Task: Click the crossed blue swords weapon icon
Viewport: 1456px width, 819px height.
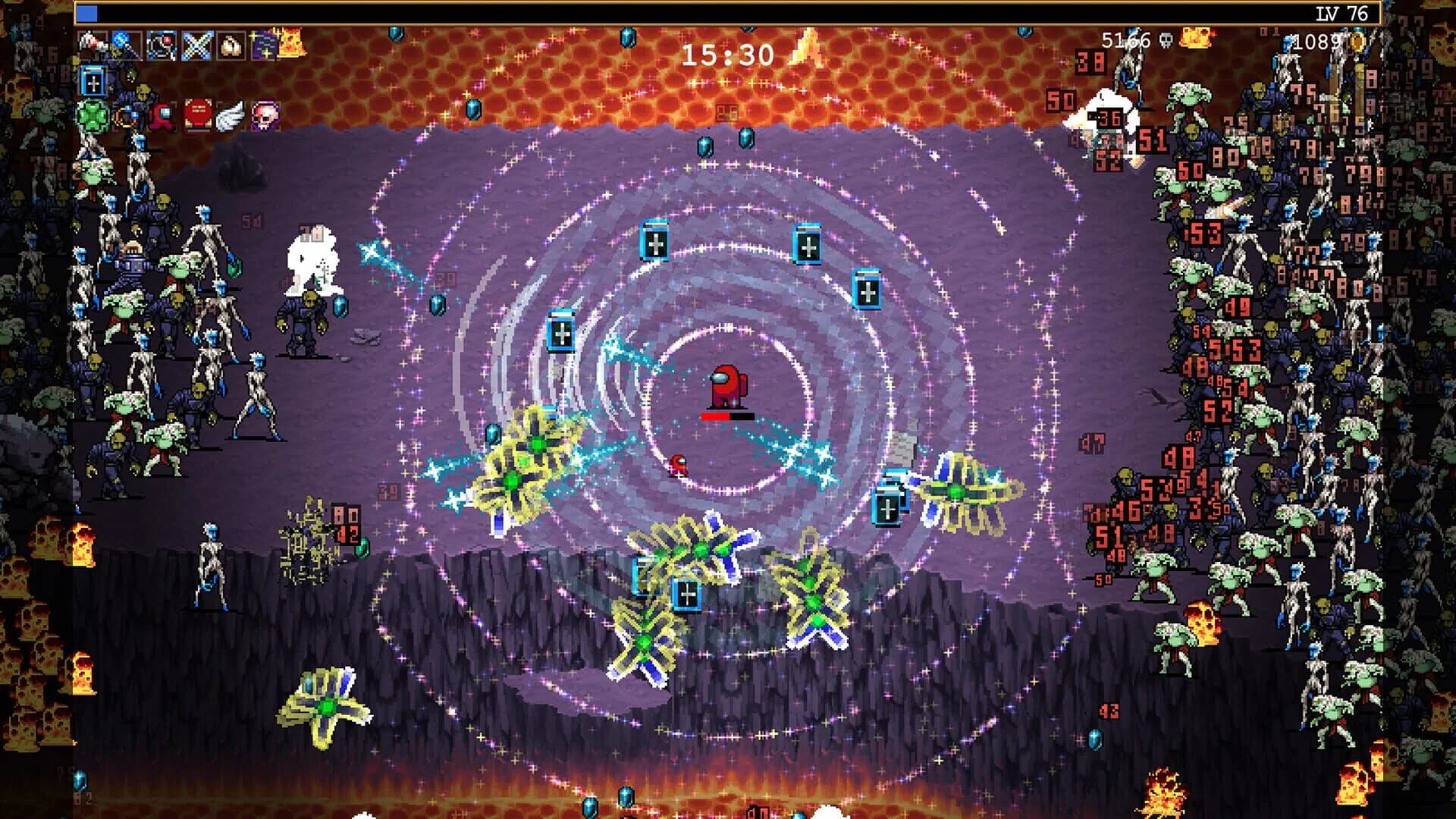Action: coord(196,43)
